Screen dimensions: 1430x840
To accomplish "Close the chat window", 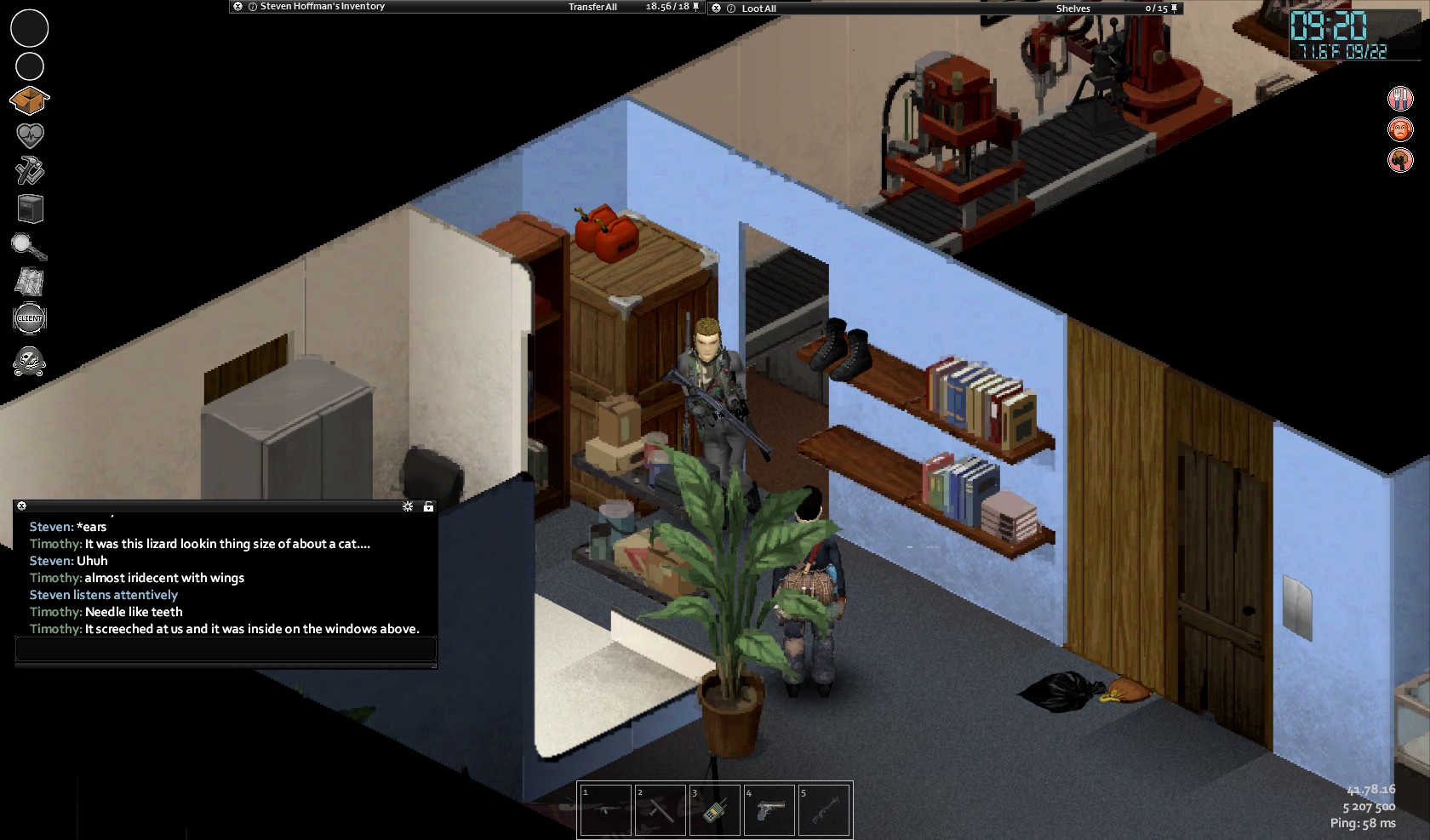I will 22,506.
